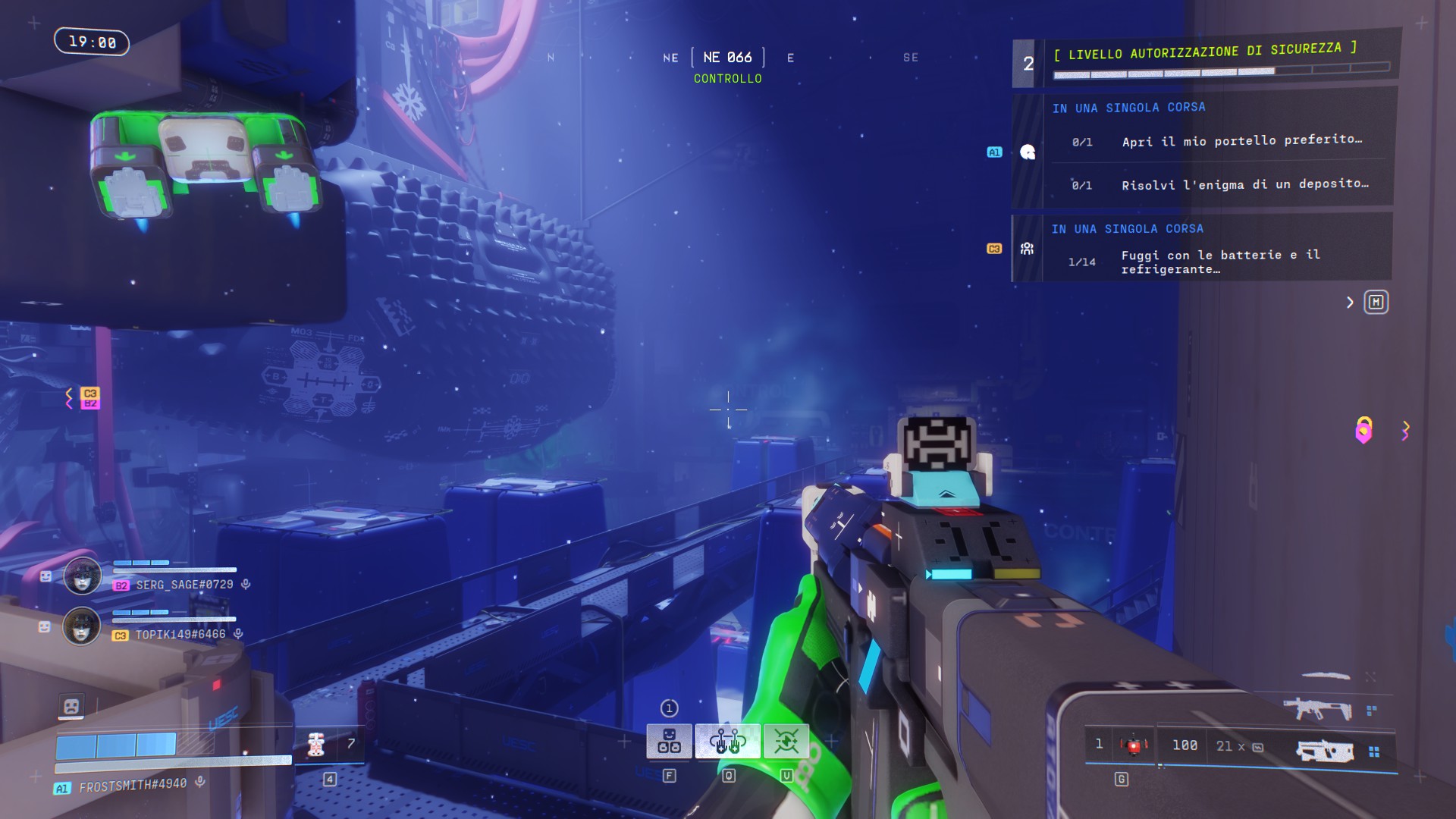Viewport: 1456px width, 819px height.
Task: Open the 'Fuggi con le batterie' objective
Action: [x=1220, y=262]
